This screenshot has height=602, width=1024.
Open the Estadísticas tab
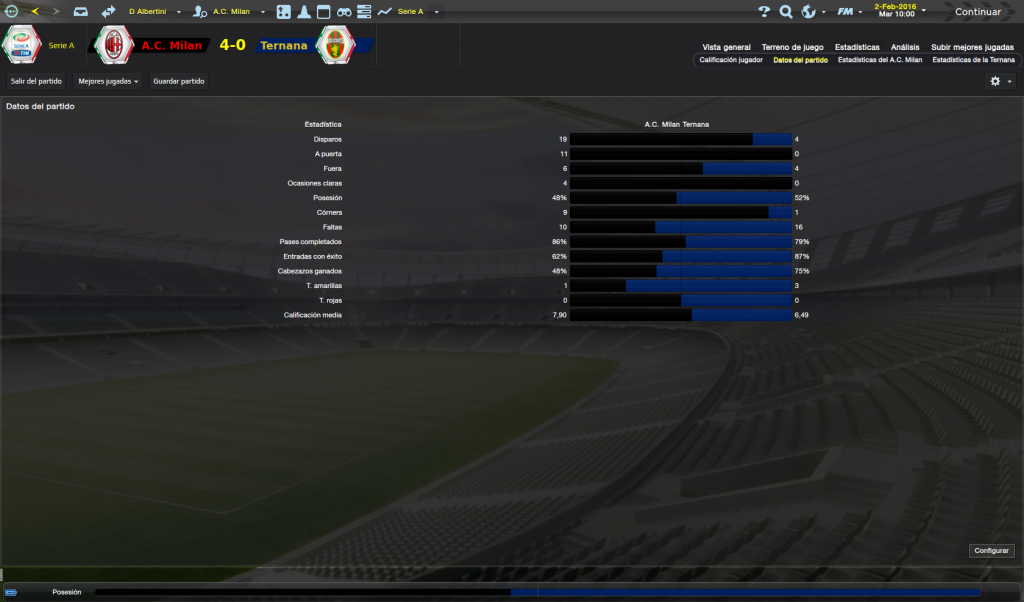tap(857, 47)
